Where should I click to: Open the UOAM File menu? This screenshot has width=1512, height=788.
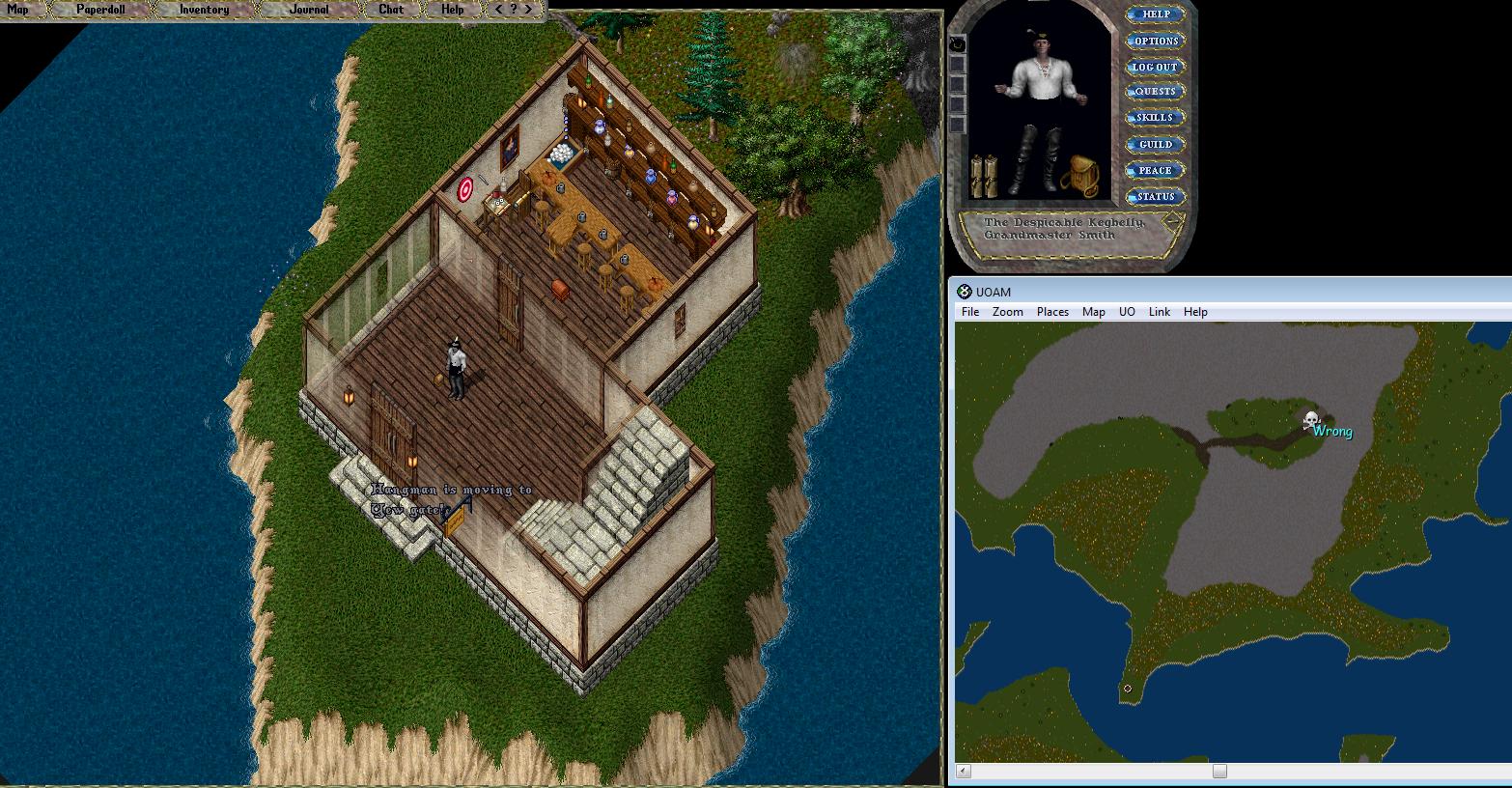point(970,312)
